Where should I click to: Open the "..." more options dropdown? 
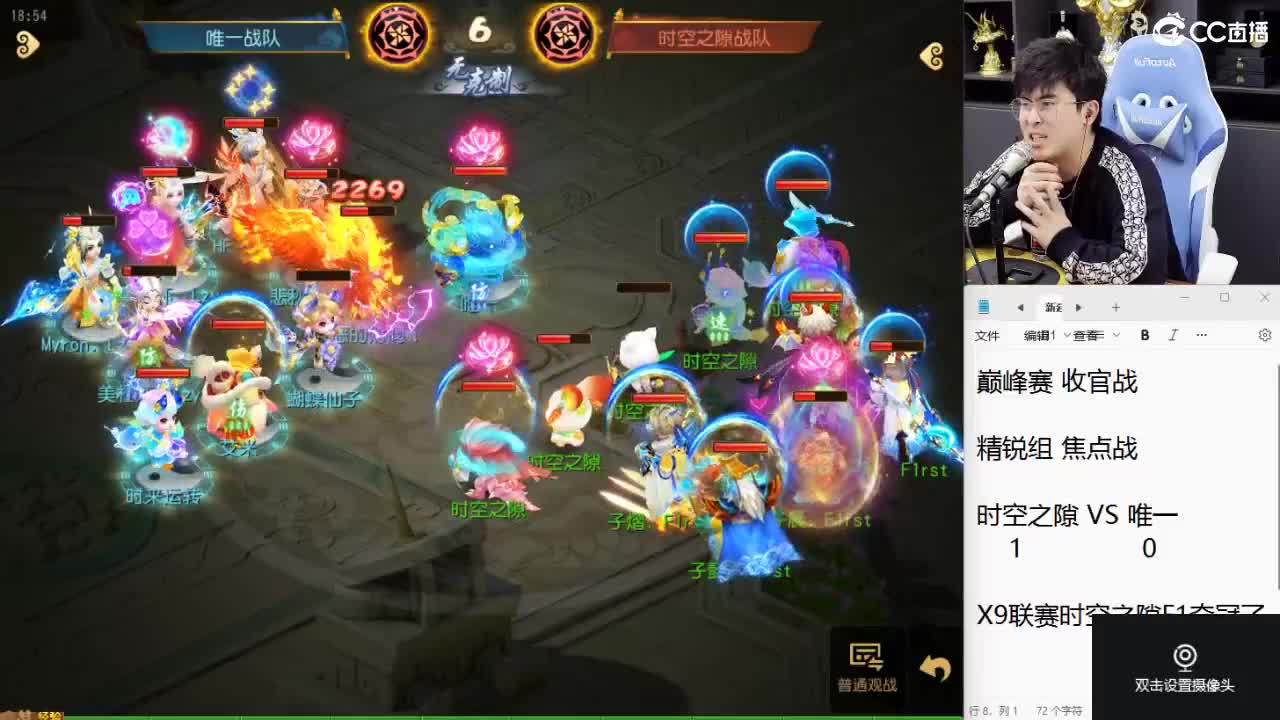pos(1201,335)
